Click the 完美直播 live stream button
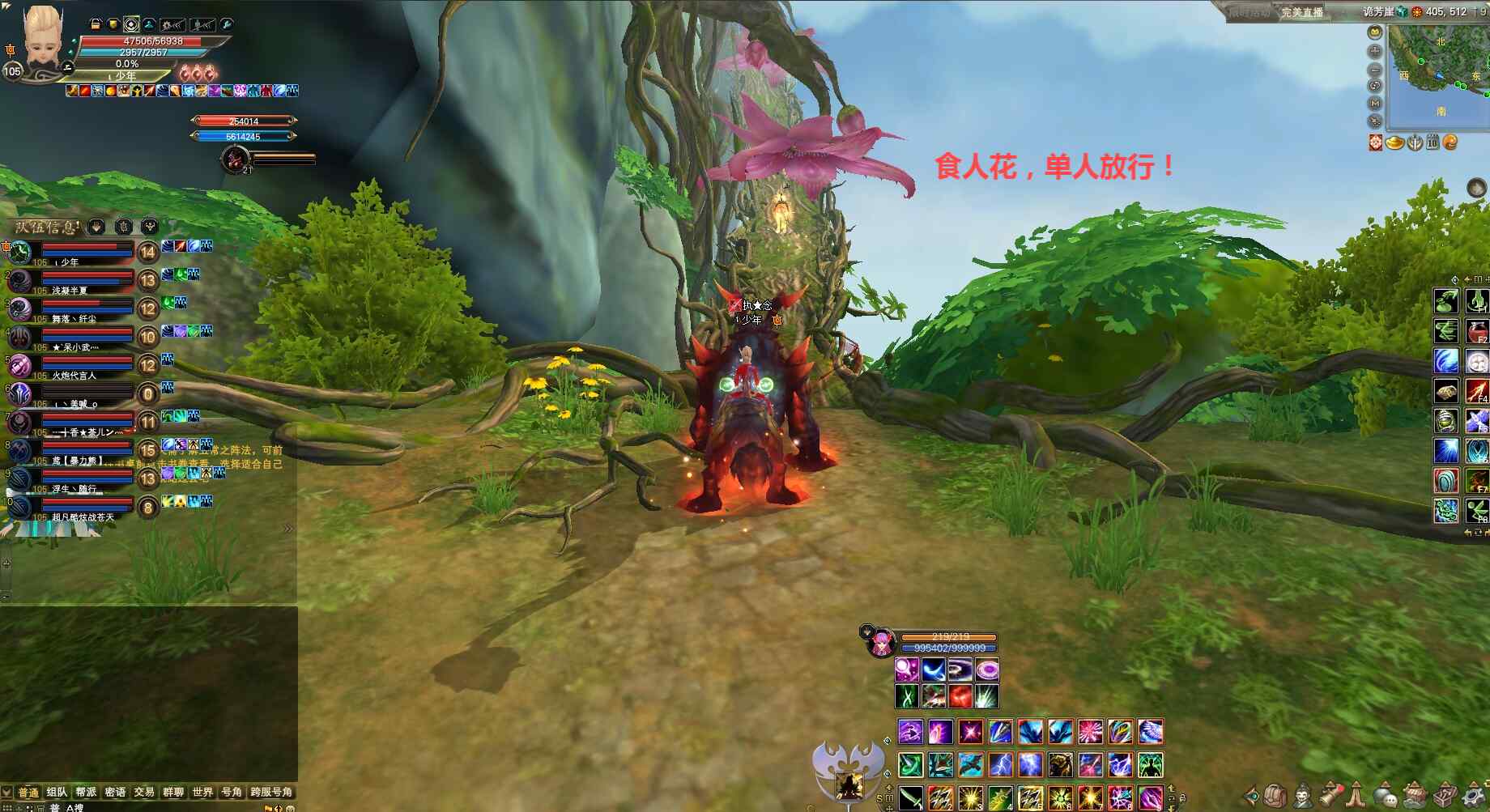This screenshot has width=1490, height=812. tap(1301, 12)
